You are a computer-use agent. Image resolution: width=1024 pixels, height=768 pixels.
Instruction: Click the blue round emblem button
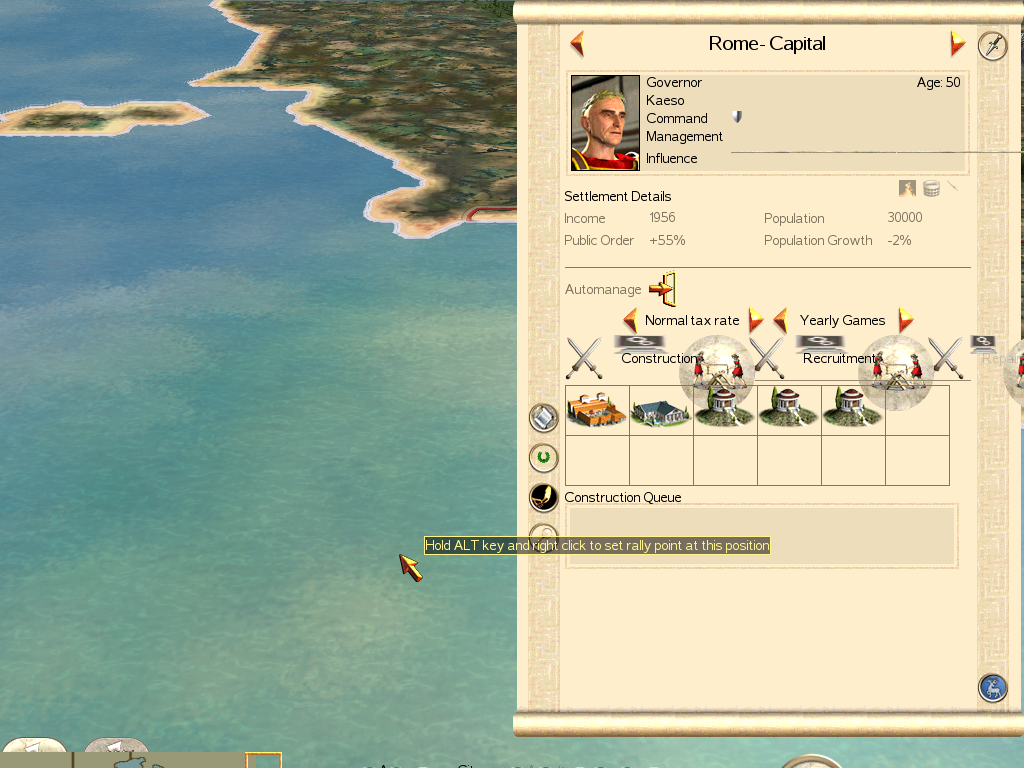click(992, 688)
